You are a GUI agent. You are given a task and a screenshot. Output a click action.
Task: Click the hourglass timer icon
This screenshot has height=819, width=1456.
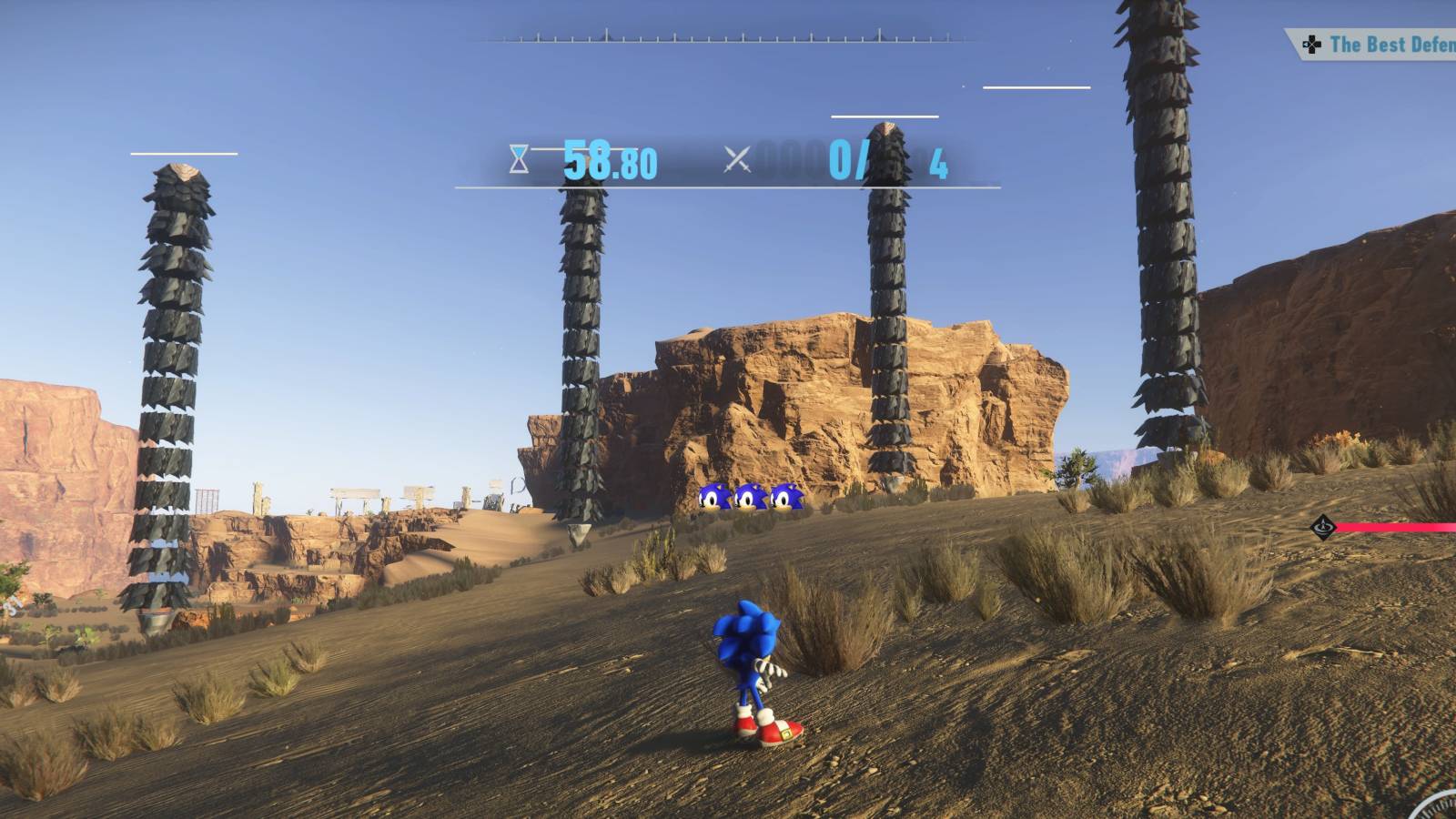pos(518,160)
